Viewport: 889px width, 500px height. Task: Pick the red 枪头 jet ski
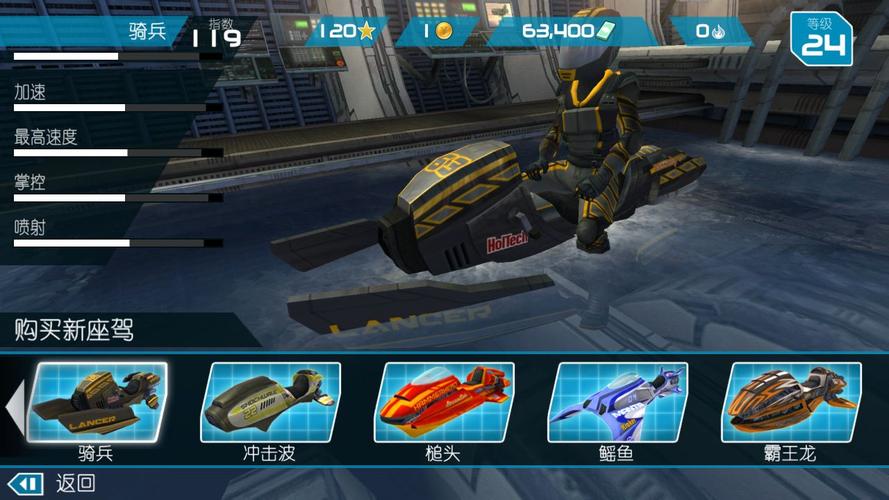click(444, 403)
